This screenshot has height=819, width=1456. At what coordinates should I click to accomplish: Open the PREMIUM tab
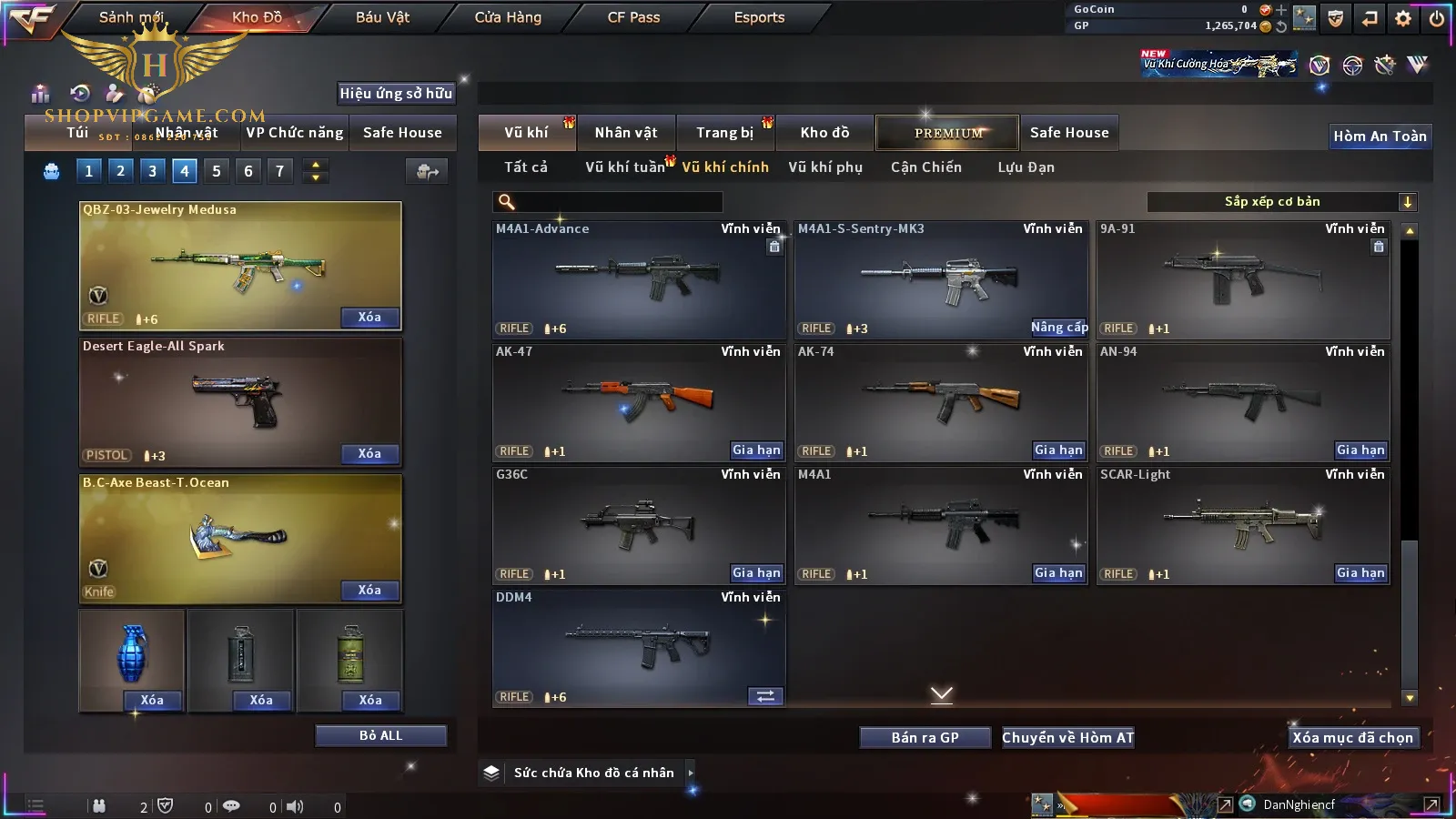click(947, 133)
